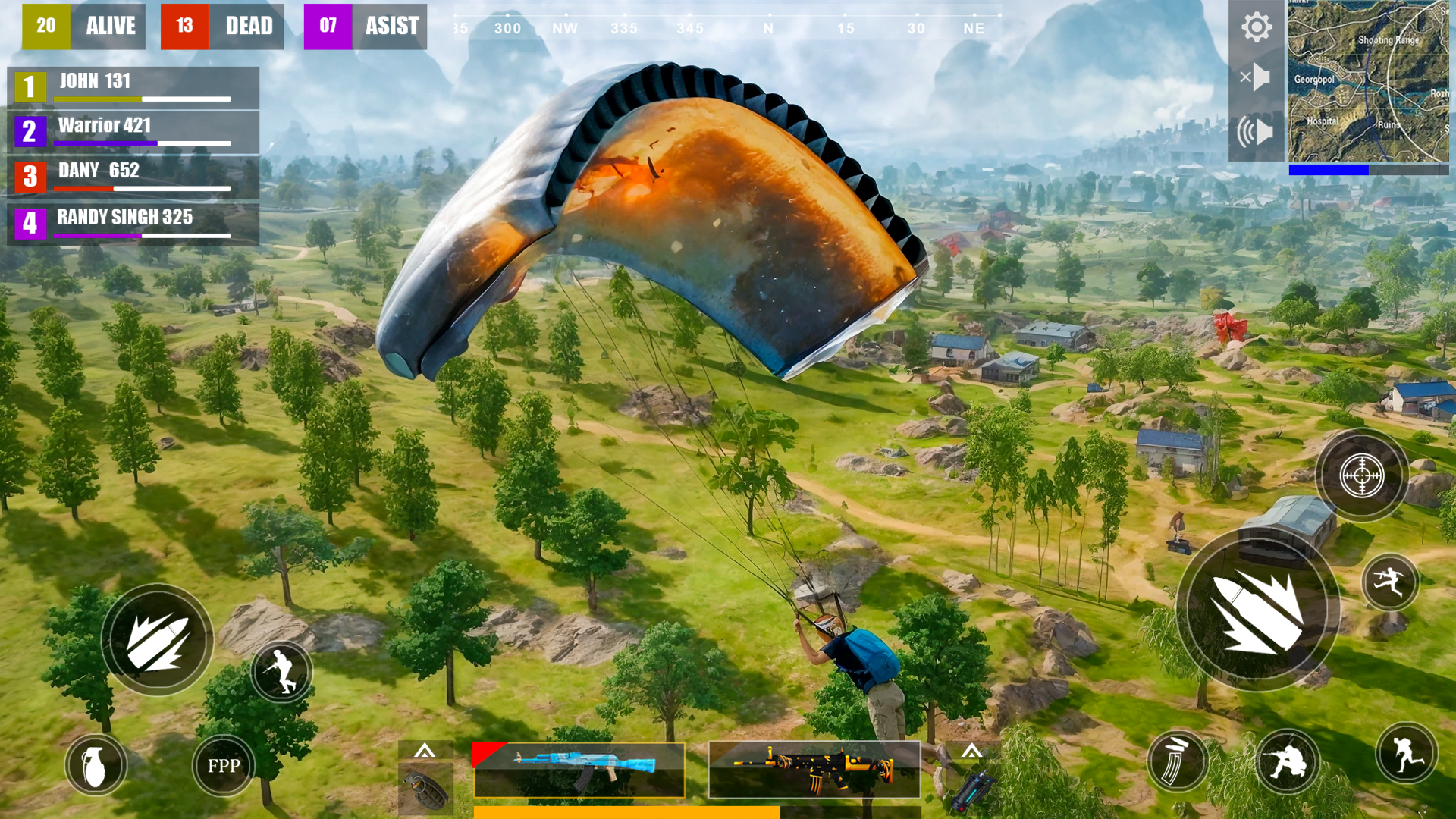
Task: Switch view with the FPP button
Action: click(x=223, y=765)
